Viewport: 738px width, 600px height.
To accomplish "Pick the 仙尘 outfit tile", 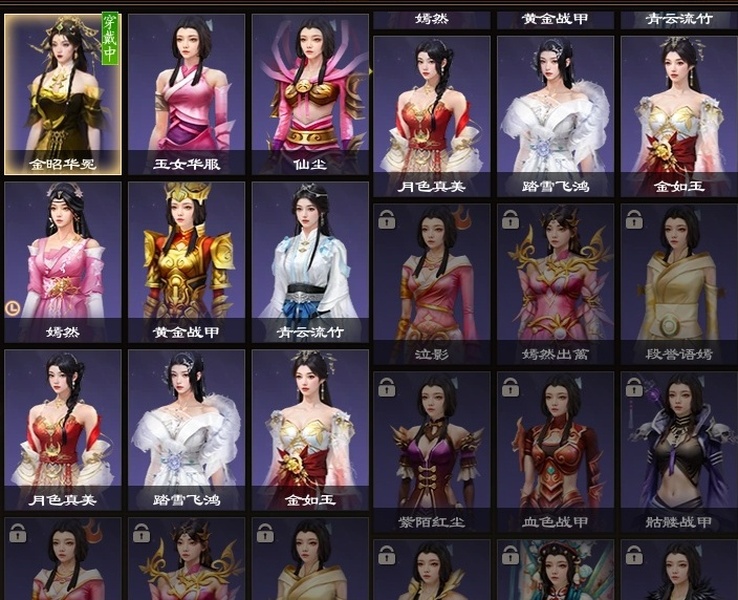I will [x=310, y=93].
